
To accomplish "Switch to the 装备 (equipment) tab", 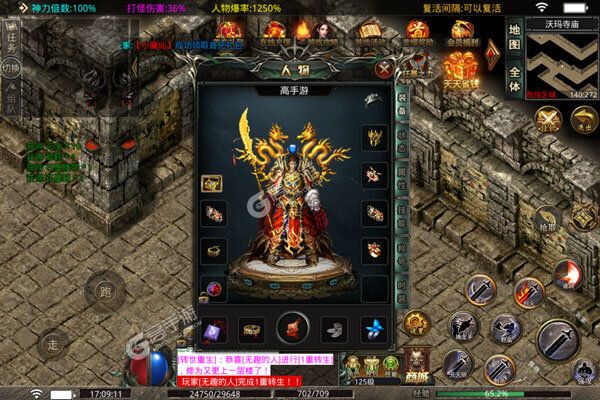I will point(403,103).
